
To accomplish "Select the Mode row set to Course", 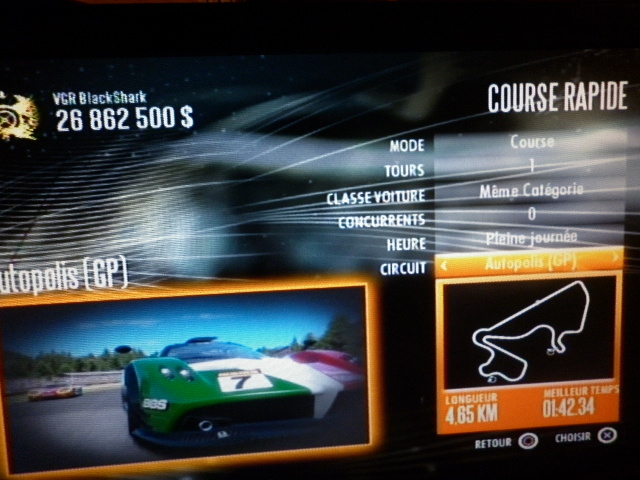I will [x=531, y=143].
